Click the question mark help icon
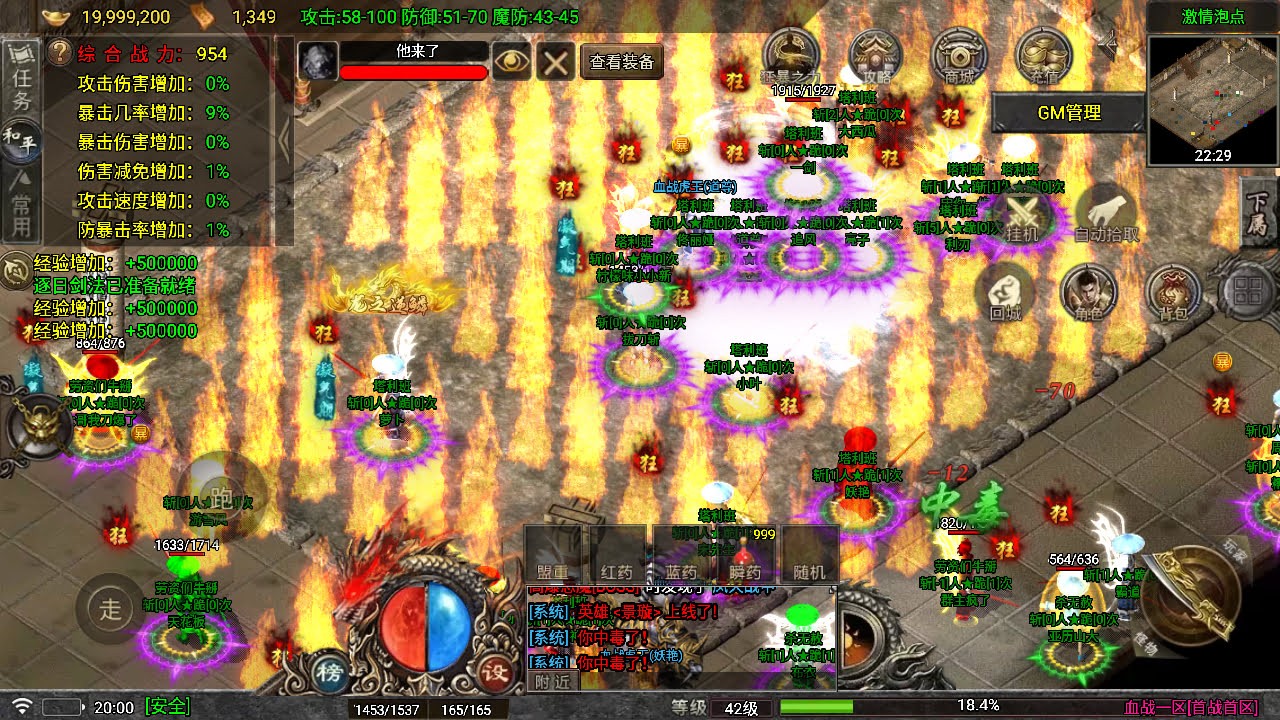 pyautogui.click(x=60, y=53)
